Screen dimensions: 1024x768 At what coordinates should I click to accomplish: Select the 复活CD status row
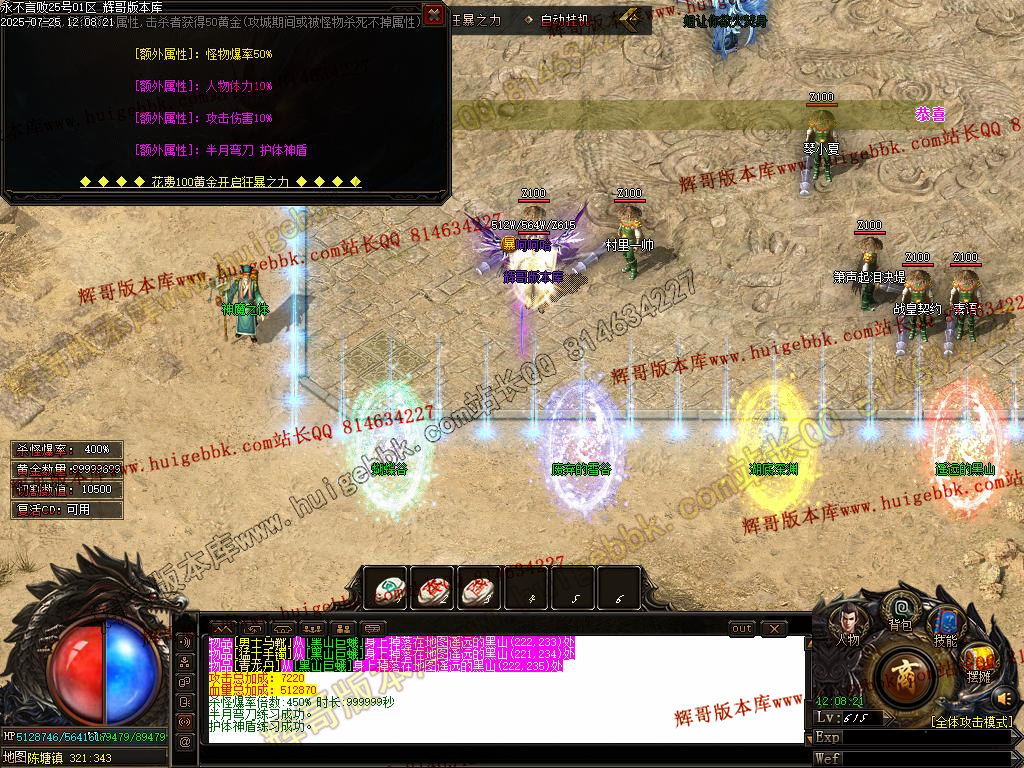[x=67, y=510]
